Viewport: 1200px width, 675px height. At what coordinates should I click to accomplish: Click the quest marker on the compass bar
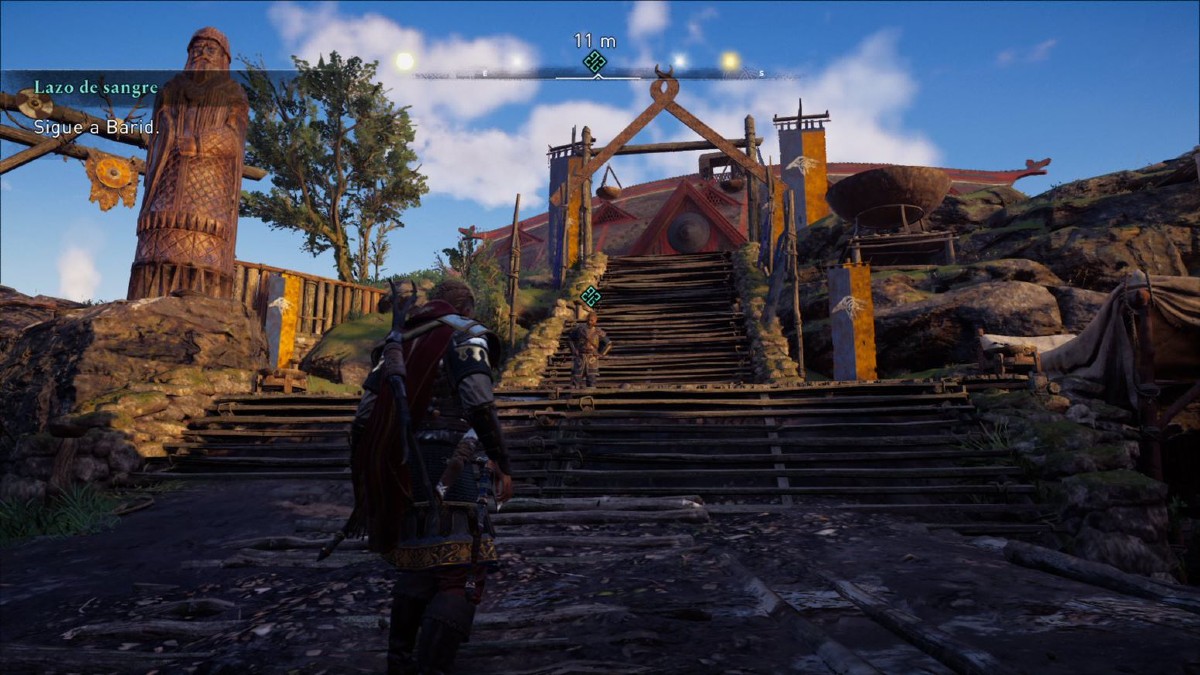[595, 62]
